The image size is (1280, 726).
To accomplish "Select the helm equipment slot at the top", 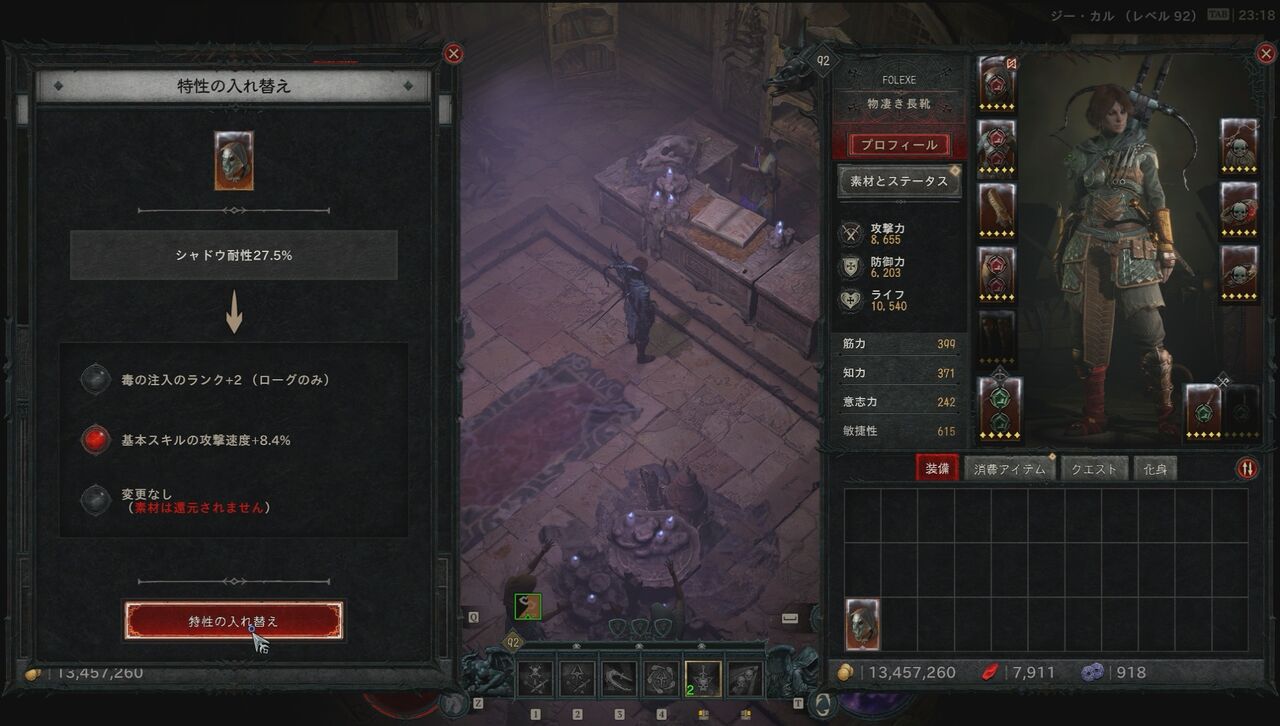I will pyautogui.click(x=997, y=81).
